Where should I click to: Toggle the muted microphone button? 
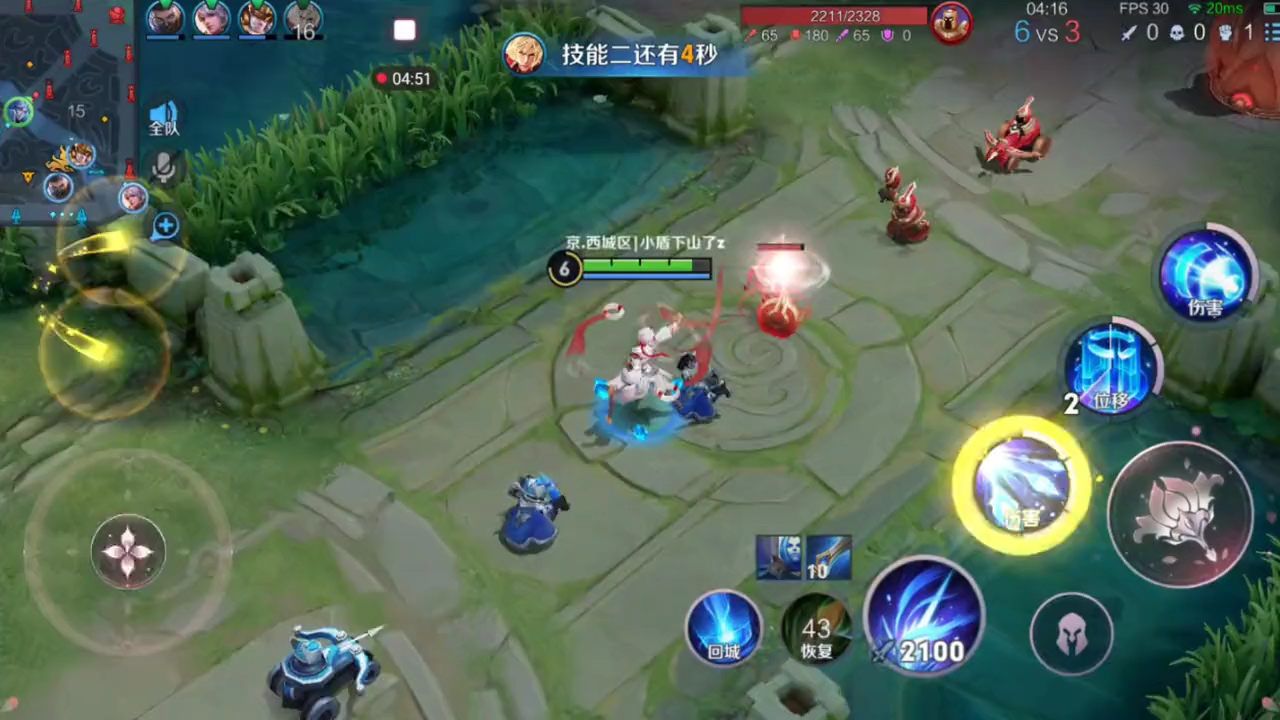coord(164,168)
